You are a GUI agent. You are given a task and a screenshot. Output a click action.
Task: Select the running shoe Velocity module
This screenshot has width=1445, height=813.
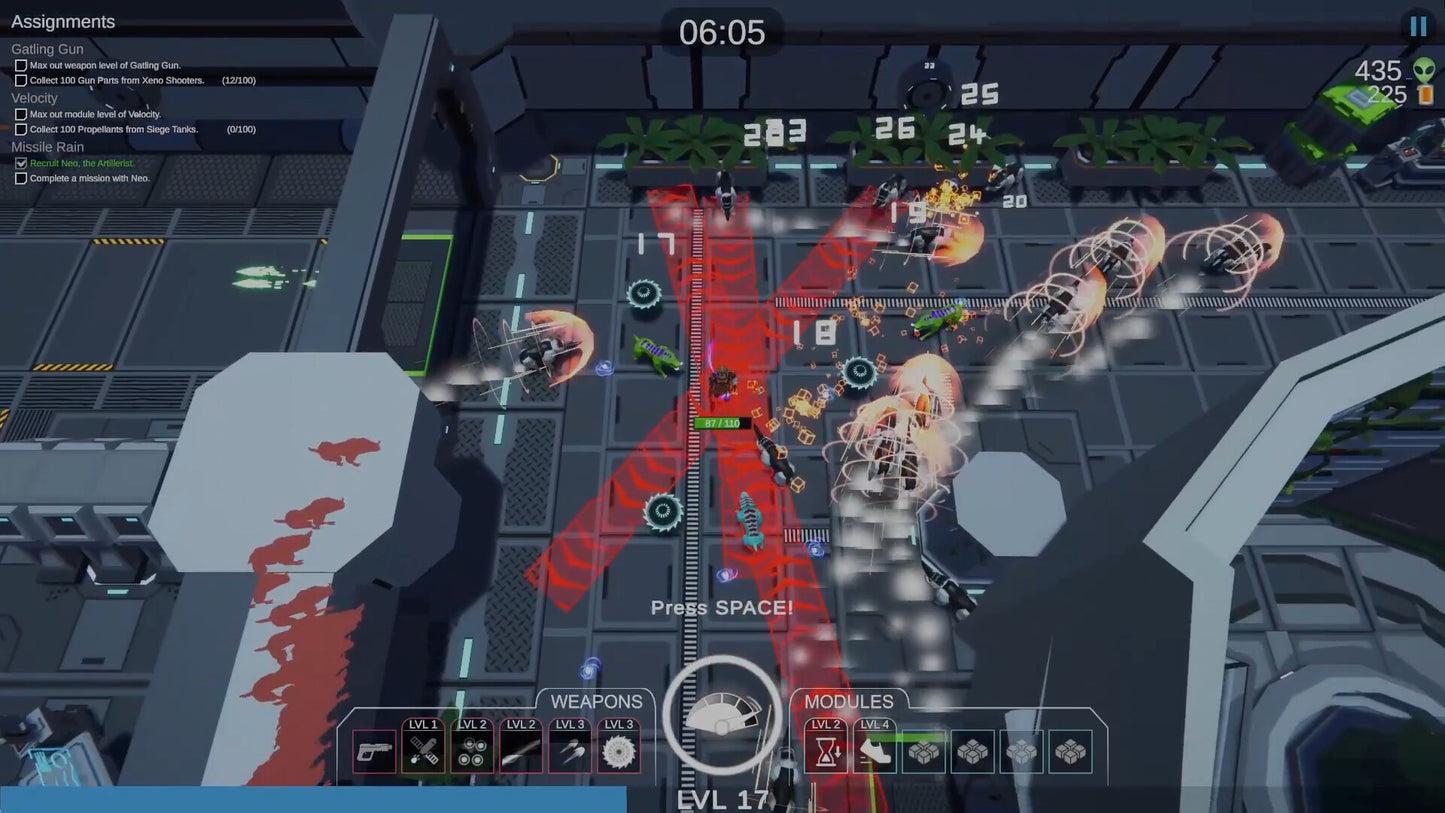875,751
